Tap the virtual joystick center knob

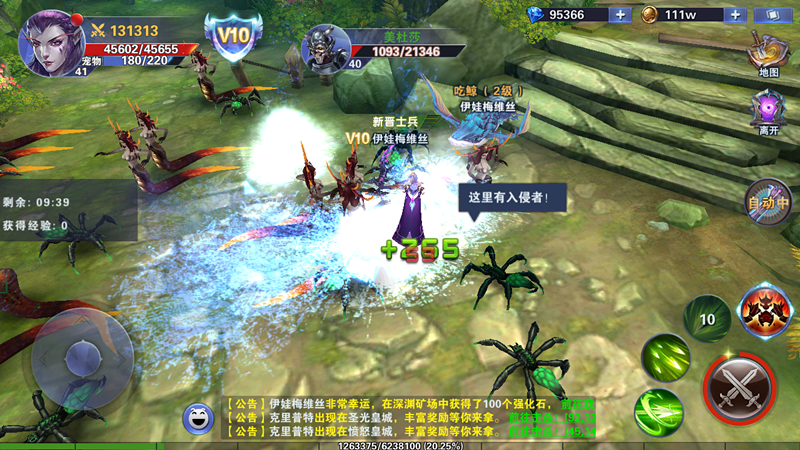pos(78,357)
